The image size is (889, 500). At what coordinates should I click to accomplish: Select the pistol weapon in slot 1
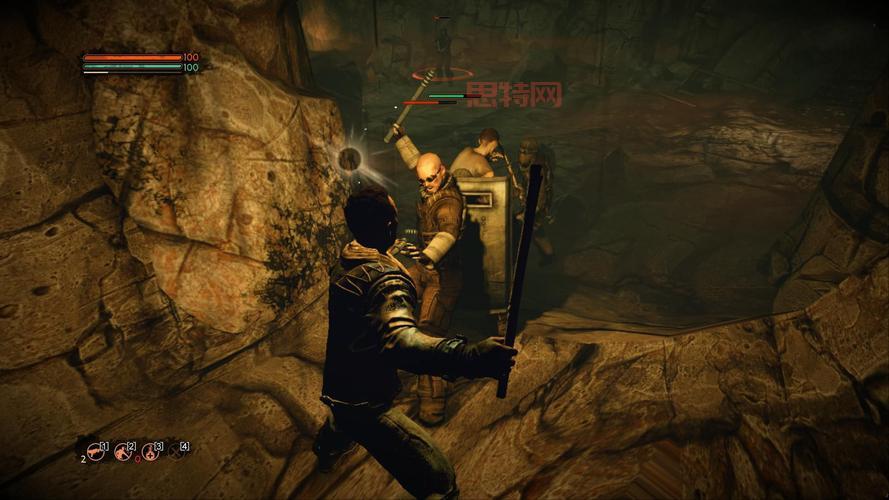pyautogui.click(x=96, y=452)
